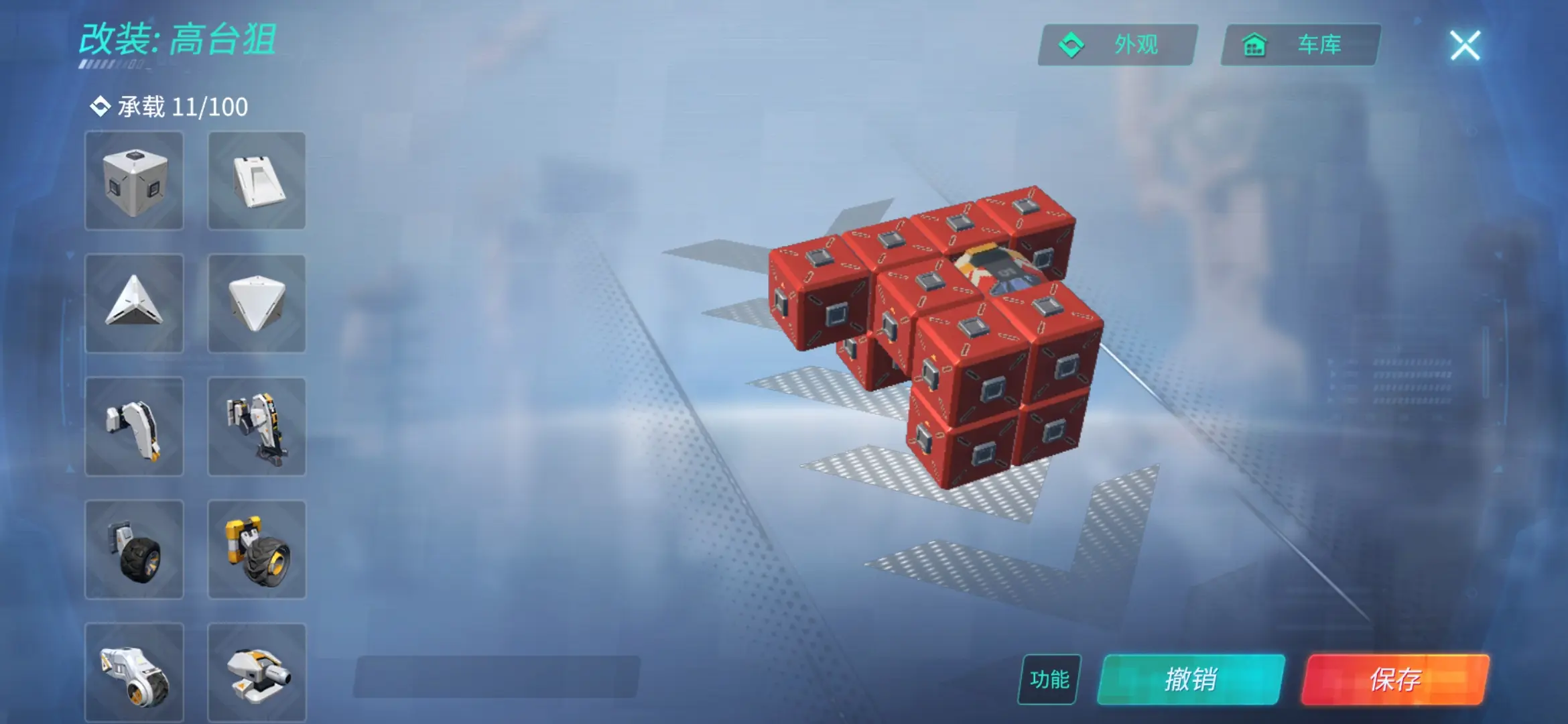Pick the white triangular pyramid part
Screen dimensions: 1568x724
coord(134,304)
